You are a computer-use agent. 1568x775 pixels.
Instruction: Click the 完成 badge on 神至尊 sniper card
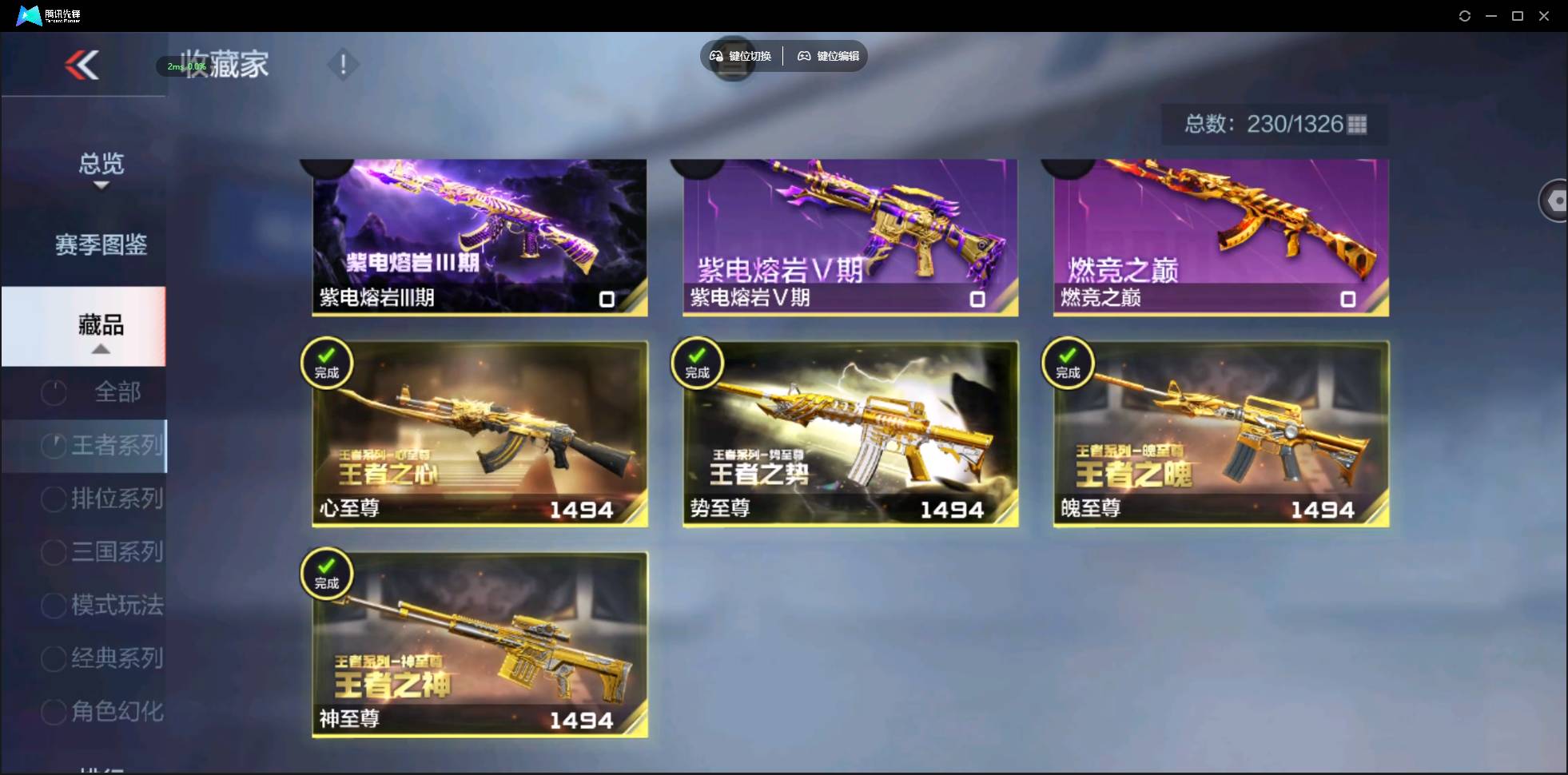326,574
